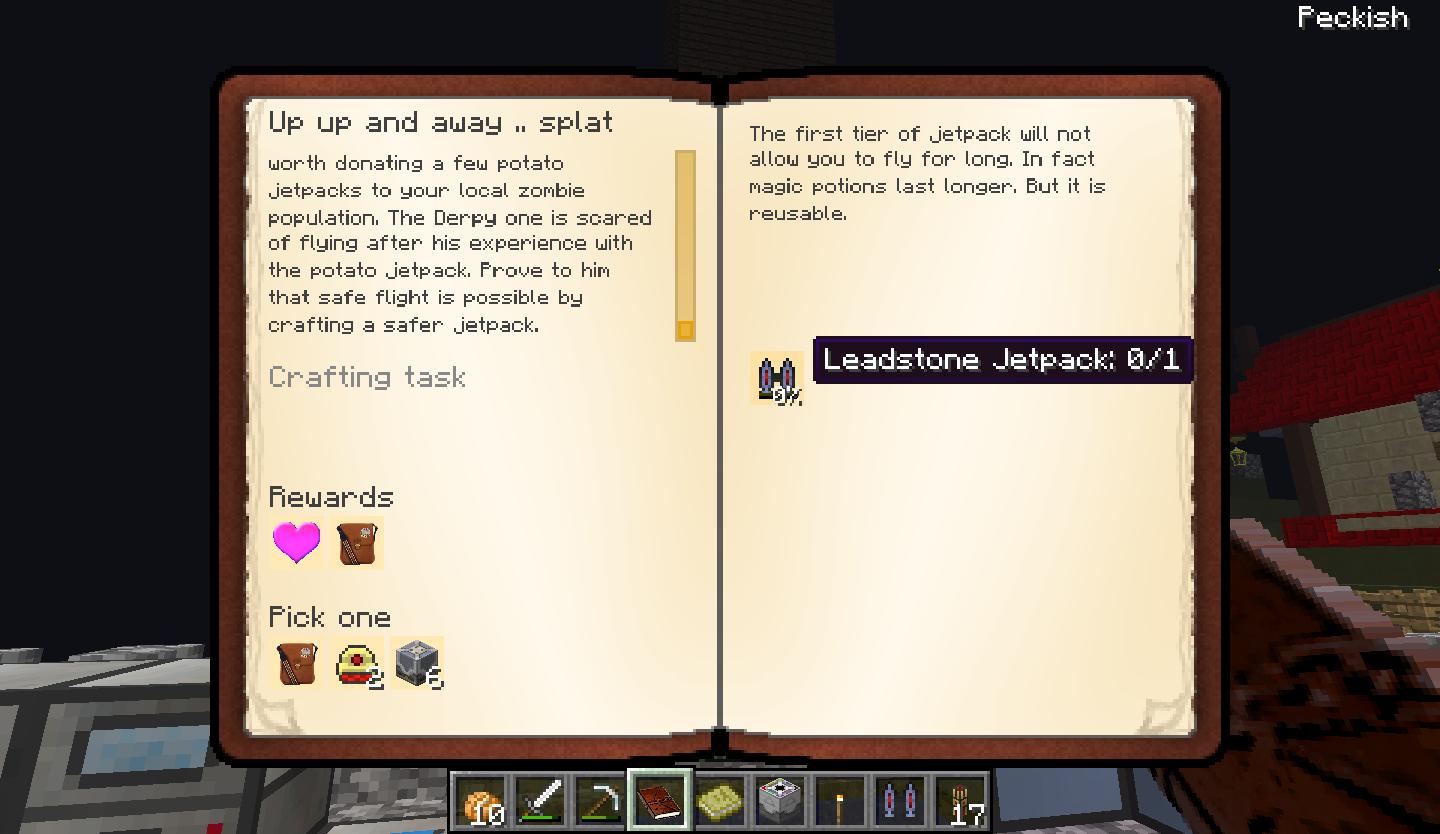Viewport: 1440px width, 834px height.
Task: Select the pickaxe hotbar slot
Action: (x=600, y=801)
